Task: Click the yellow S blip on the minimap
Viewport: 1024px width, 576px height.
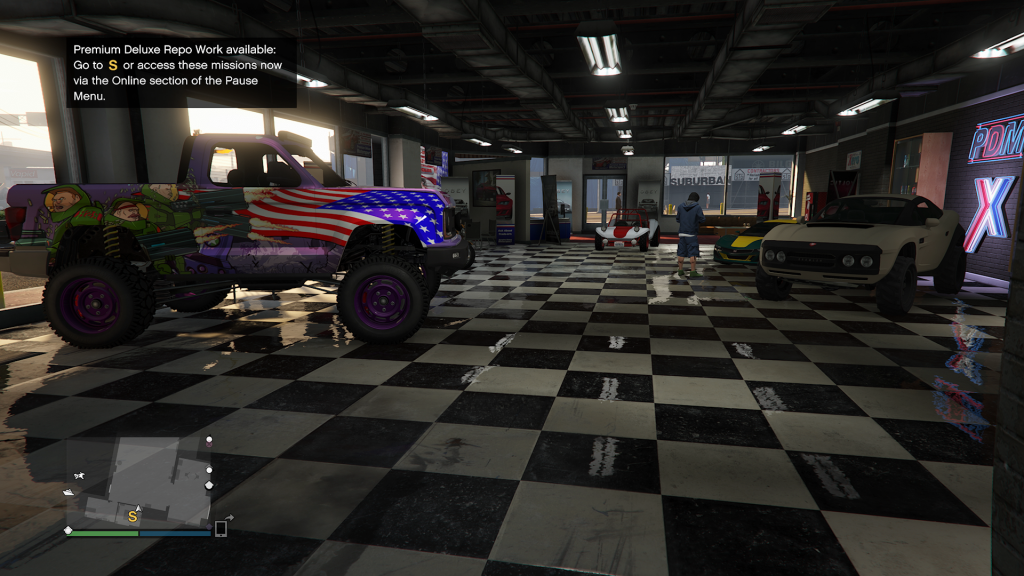Action: (x=132, y=516)
